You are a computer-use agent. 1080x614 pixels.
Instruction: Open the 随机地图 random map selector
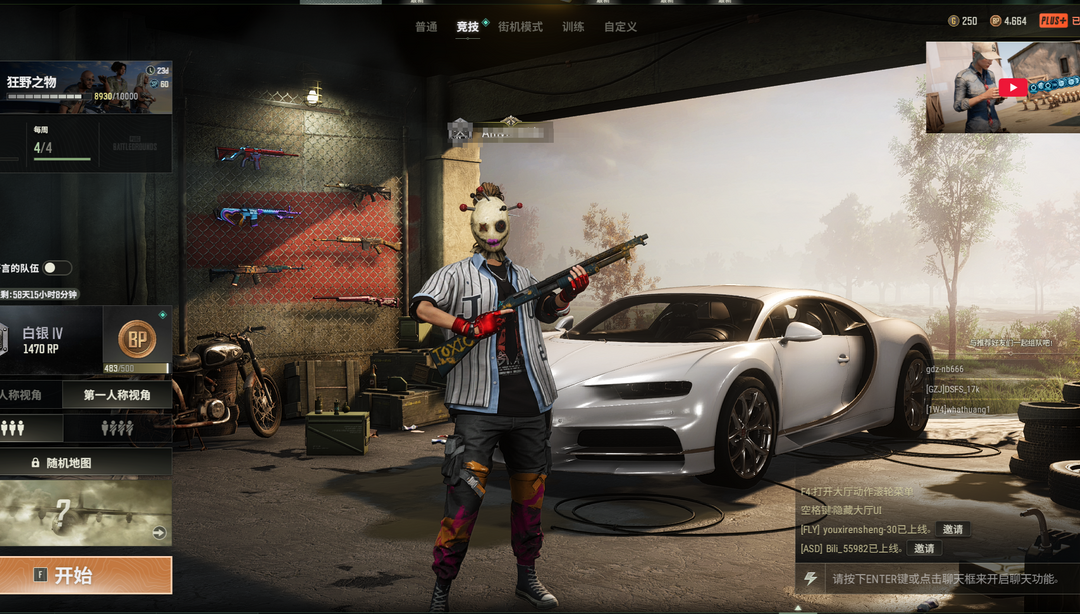coord(85,463)
